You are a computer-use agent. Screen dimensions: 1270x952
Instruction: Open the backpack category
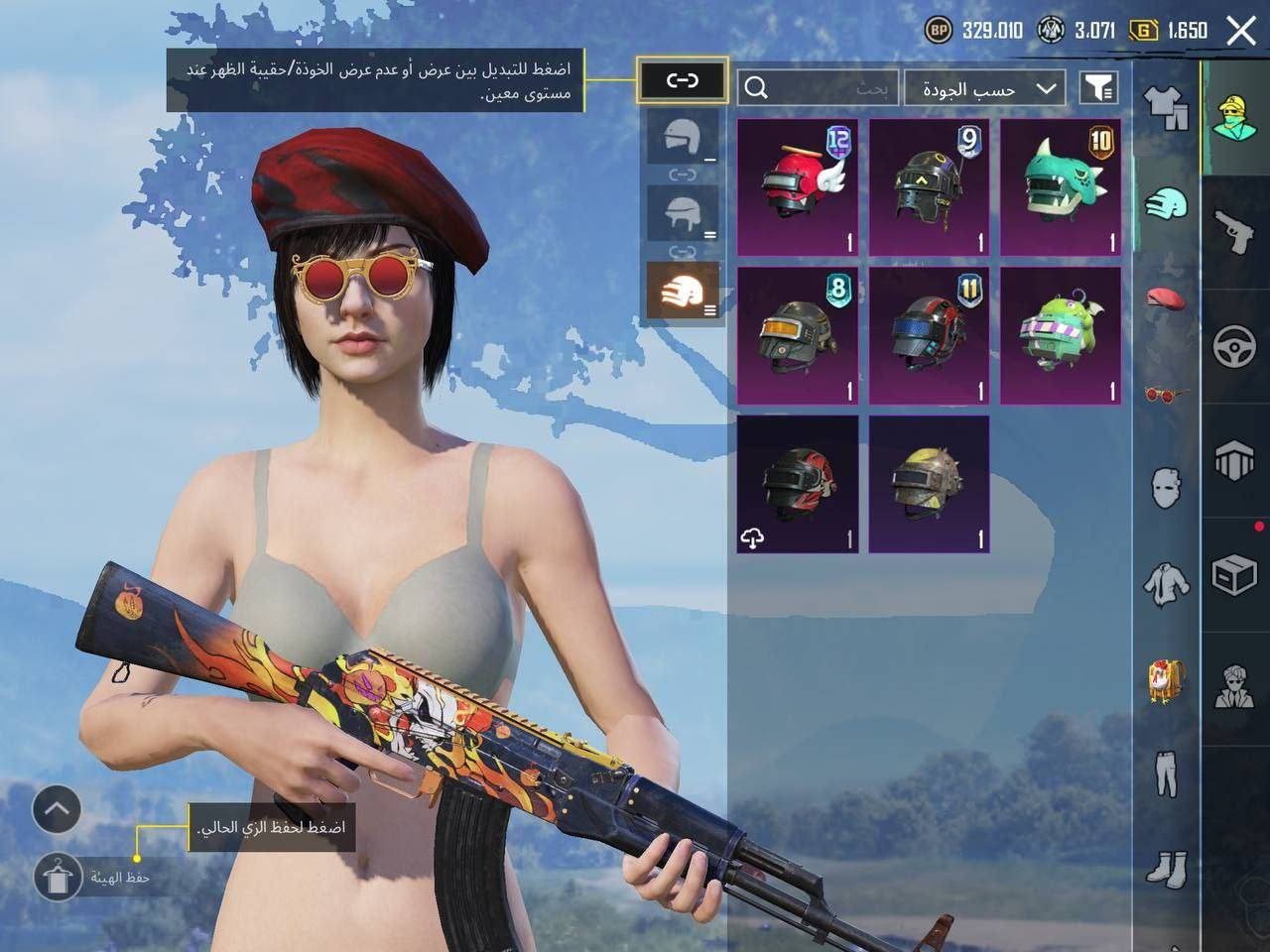[1167, 681]
